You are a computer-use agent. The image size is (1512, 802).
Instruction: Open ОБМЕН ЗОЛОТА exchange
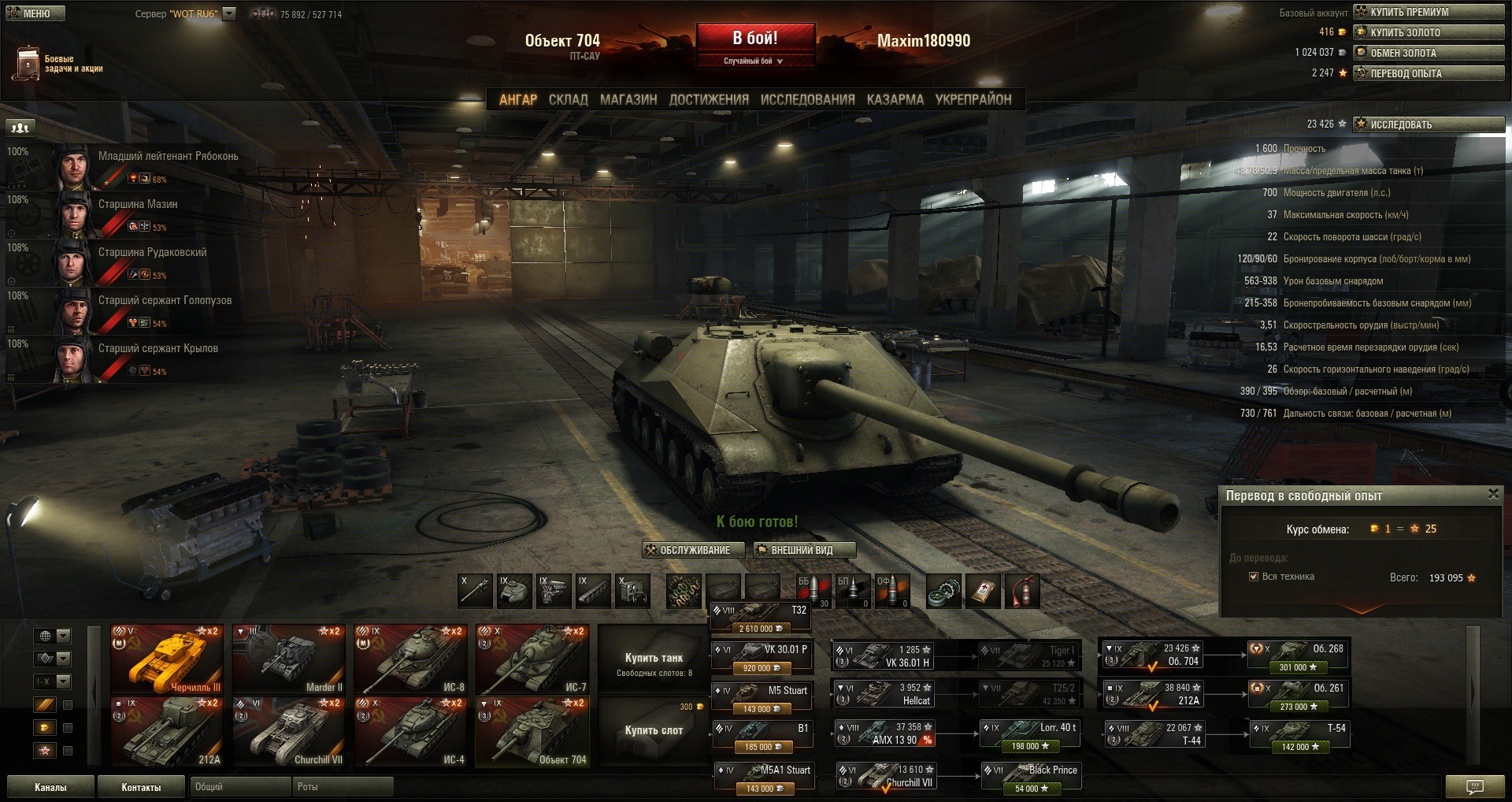(x=1429, y=53)
